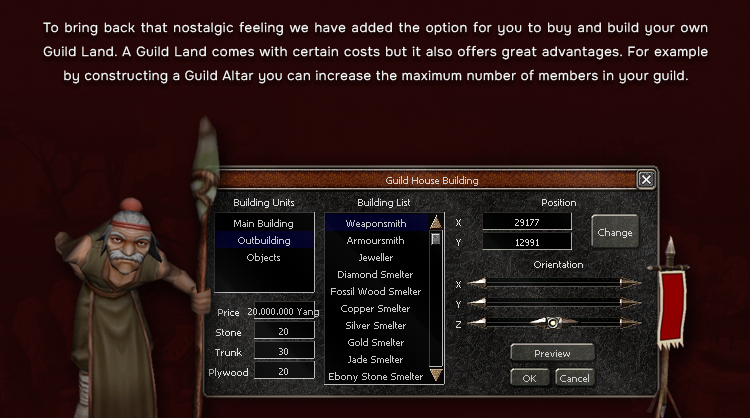Screen dimensions: 750x418
Task: Select Diamond Smelter entry
Action: pos(375,274)
